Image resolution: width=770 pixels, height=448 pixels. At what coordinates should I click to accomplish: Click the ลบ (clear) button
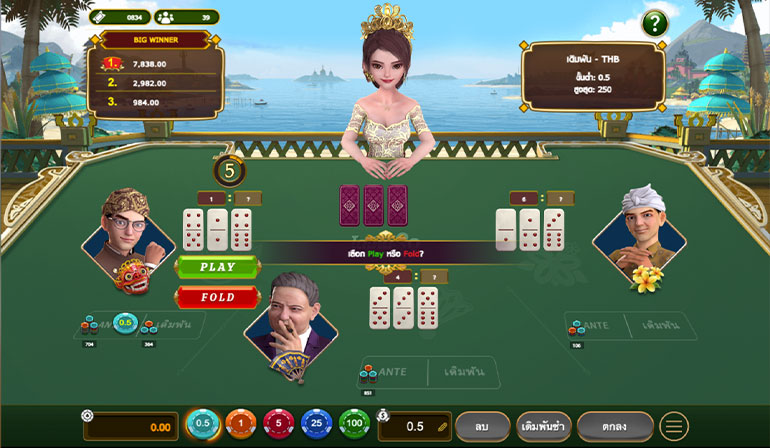pyautogui.click(x=482, y=426)
